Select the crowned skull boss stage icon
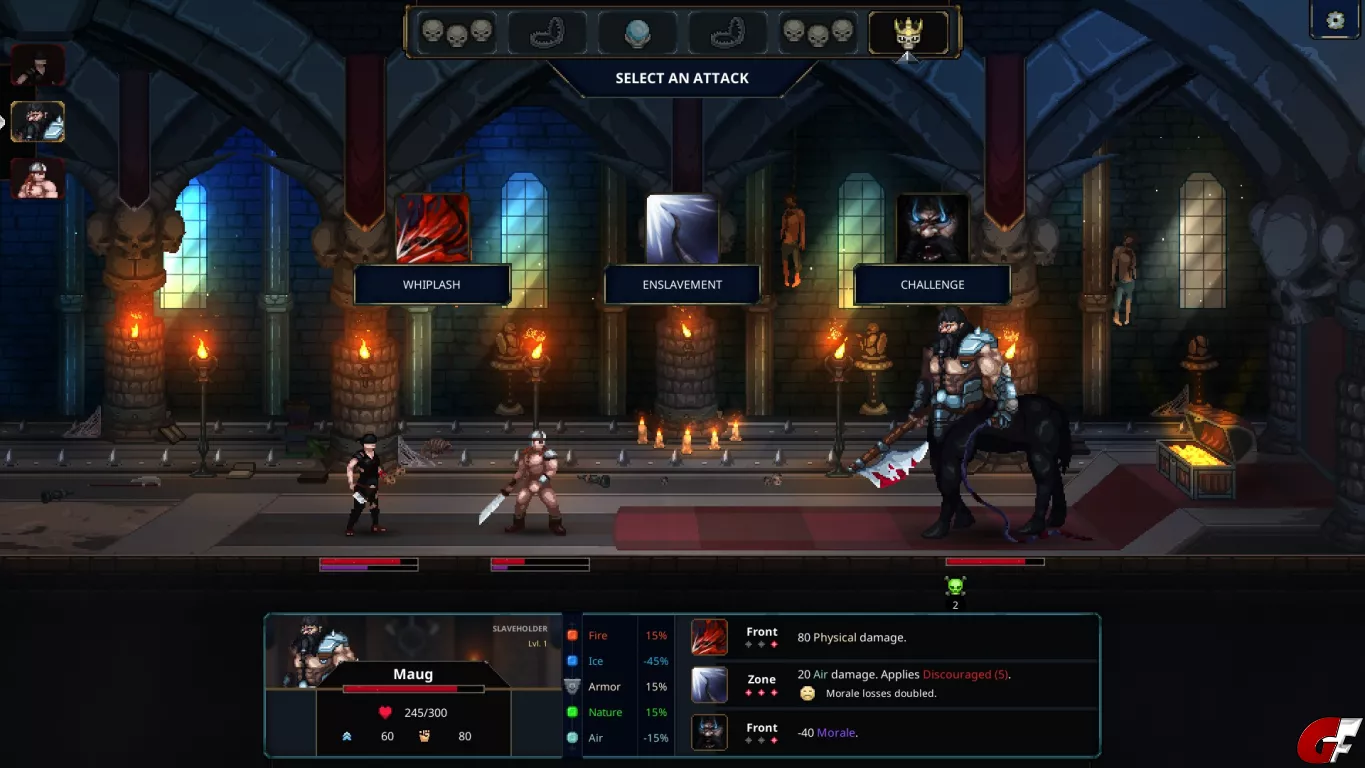This screenshot has width=1365, height=768. pos(908,33)
